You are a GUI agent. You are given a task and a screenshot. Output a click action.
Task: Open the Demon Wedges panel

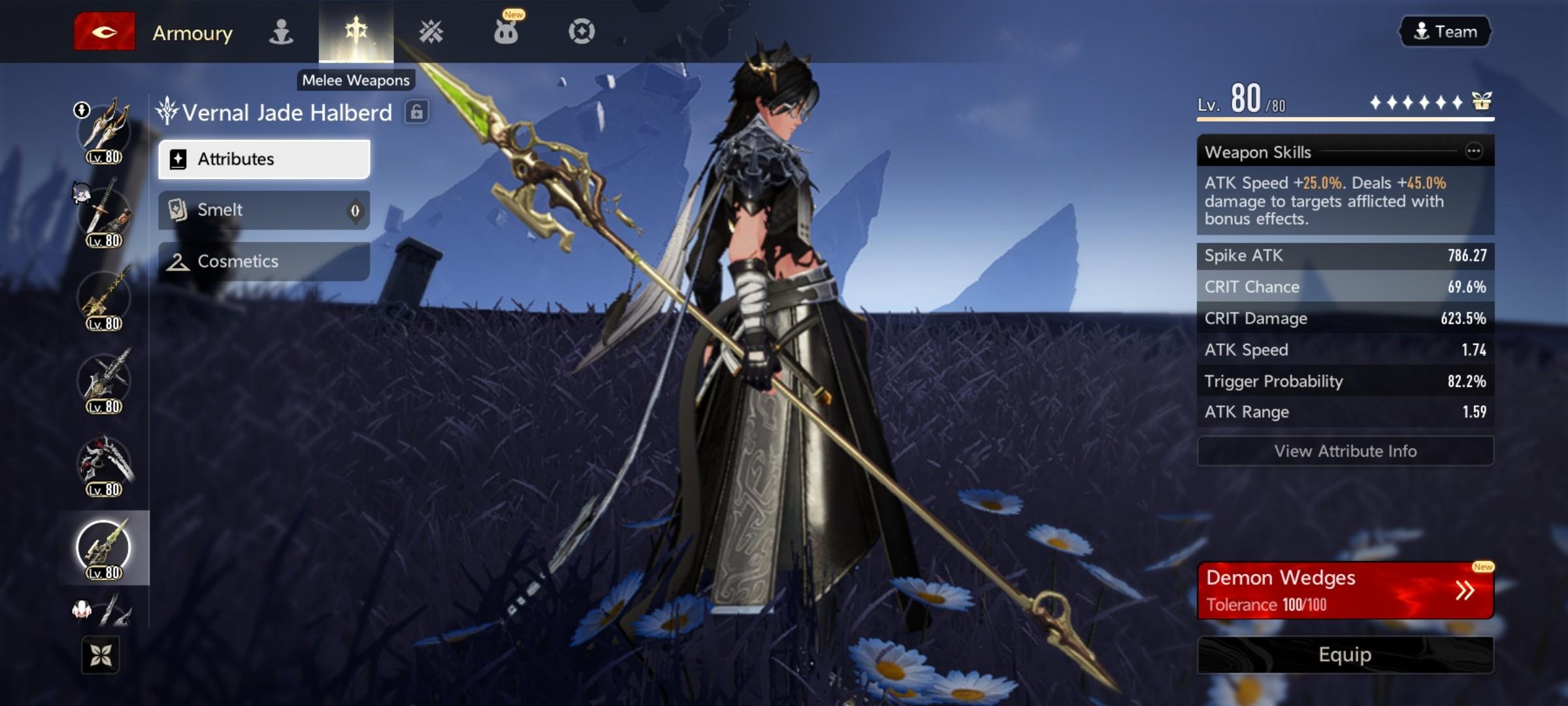[1345, 590]
